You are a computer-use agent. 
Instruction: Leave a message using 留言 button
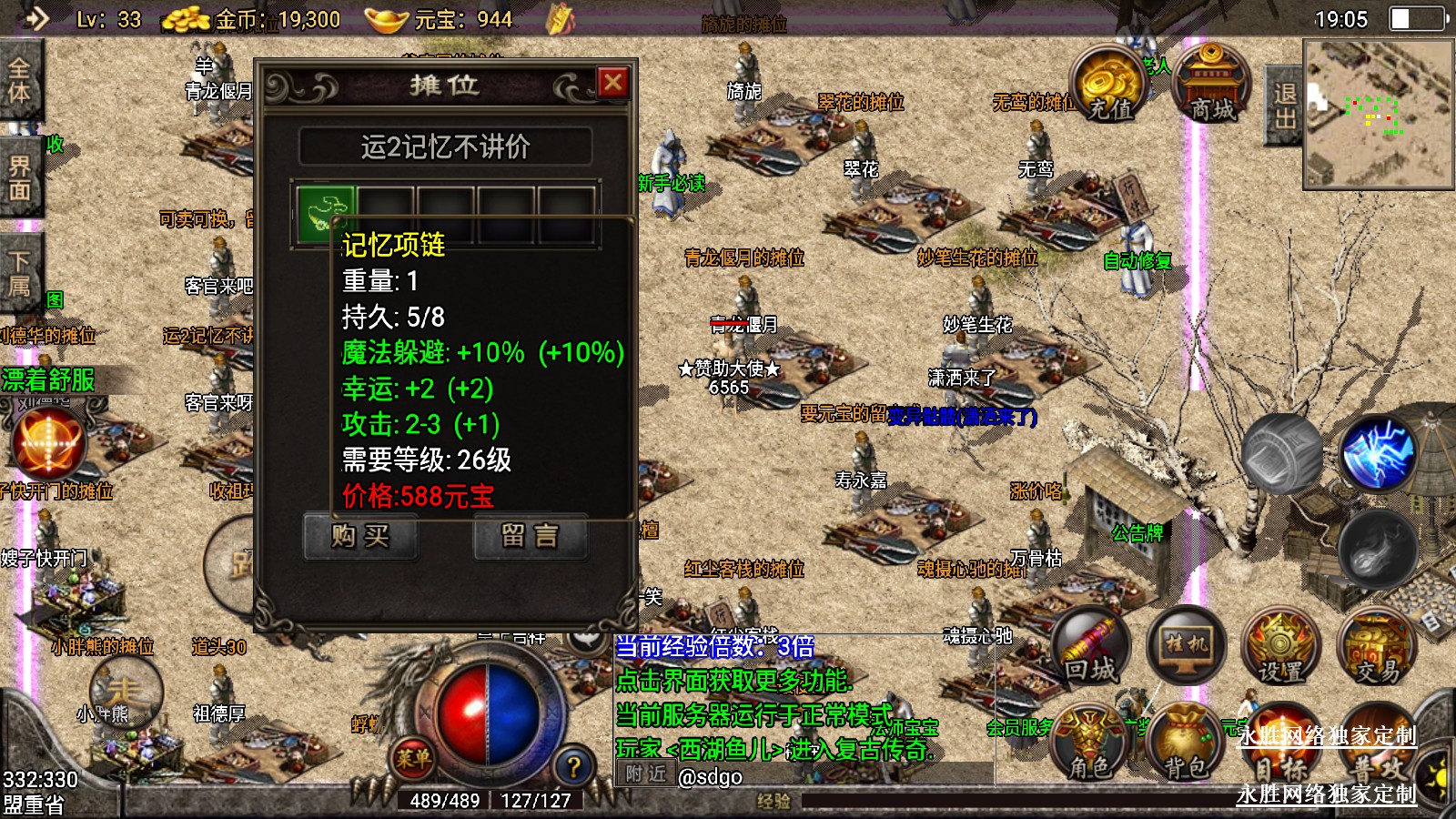point(531,536)
